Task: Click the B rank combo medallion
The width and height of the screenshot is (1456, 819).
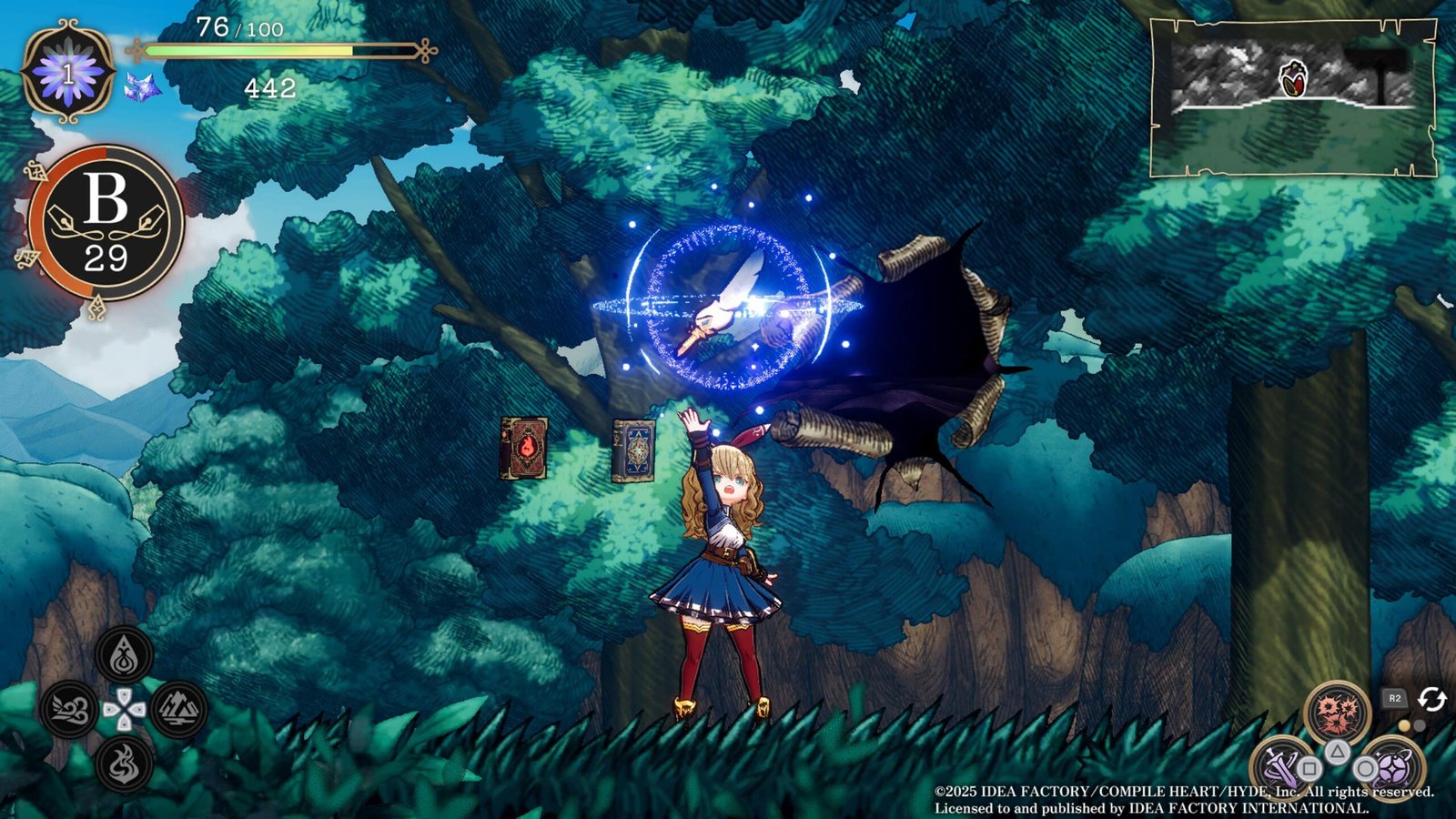Action: click(106, 223)
